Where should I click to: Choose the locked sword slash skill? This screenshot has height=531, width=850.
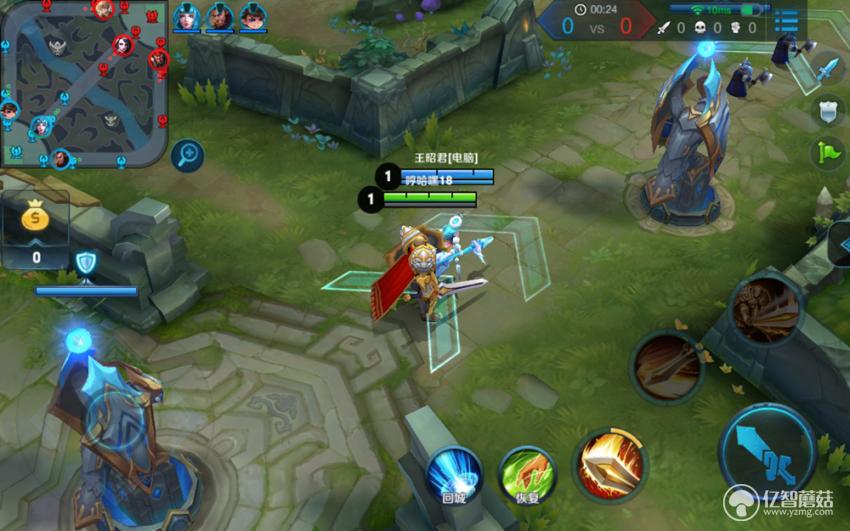(x=666, y=366)
